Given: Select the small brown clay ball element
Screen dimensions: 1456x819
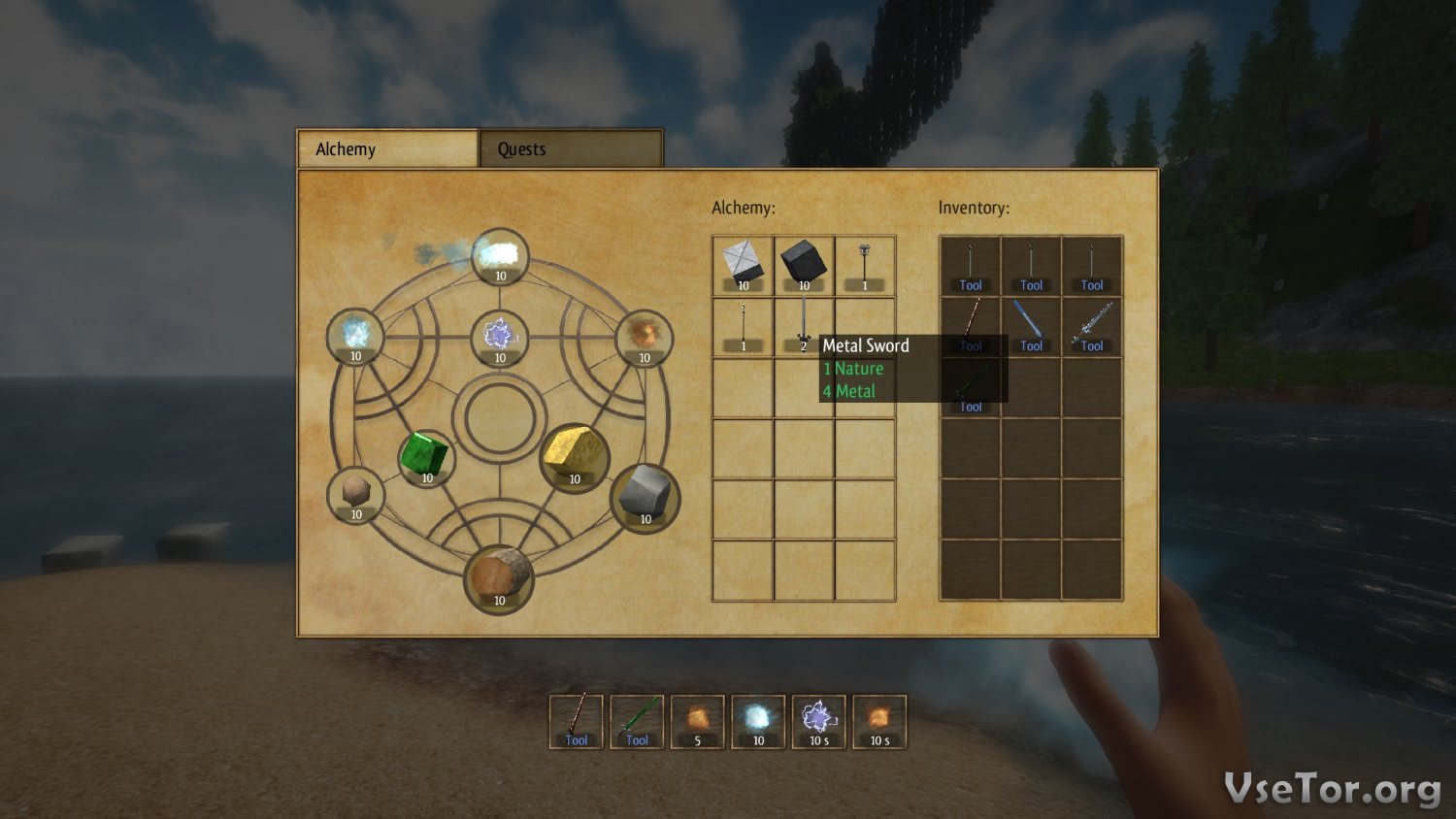Looking at the screenshot, I should point(355,494).
